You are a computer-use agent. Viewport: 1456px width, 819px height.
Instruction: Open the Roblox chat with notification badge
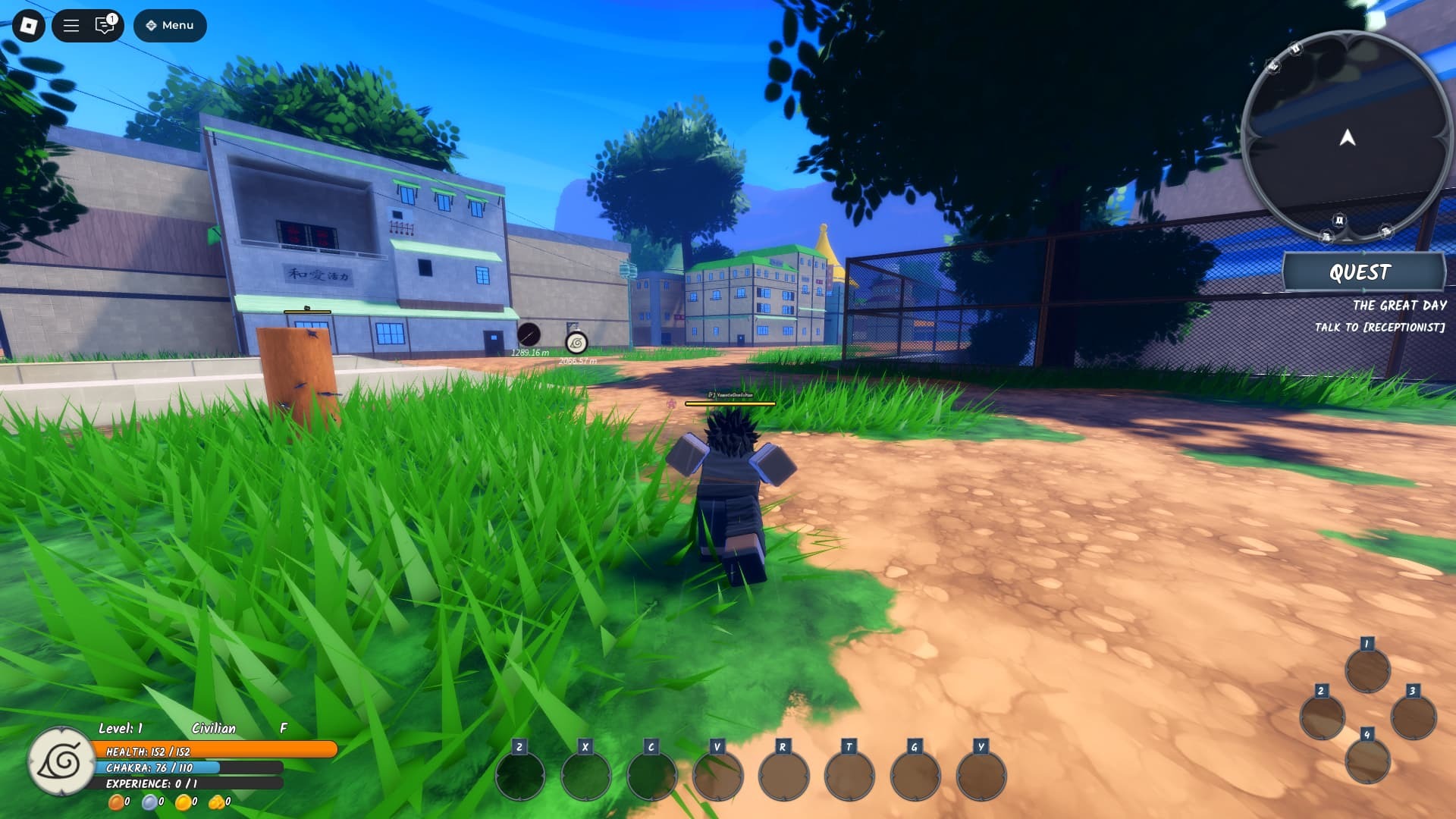(105, 26)
